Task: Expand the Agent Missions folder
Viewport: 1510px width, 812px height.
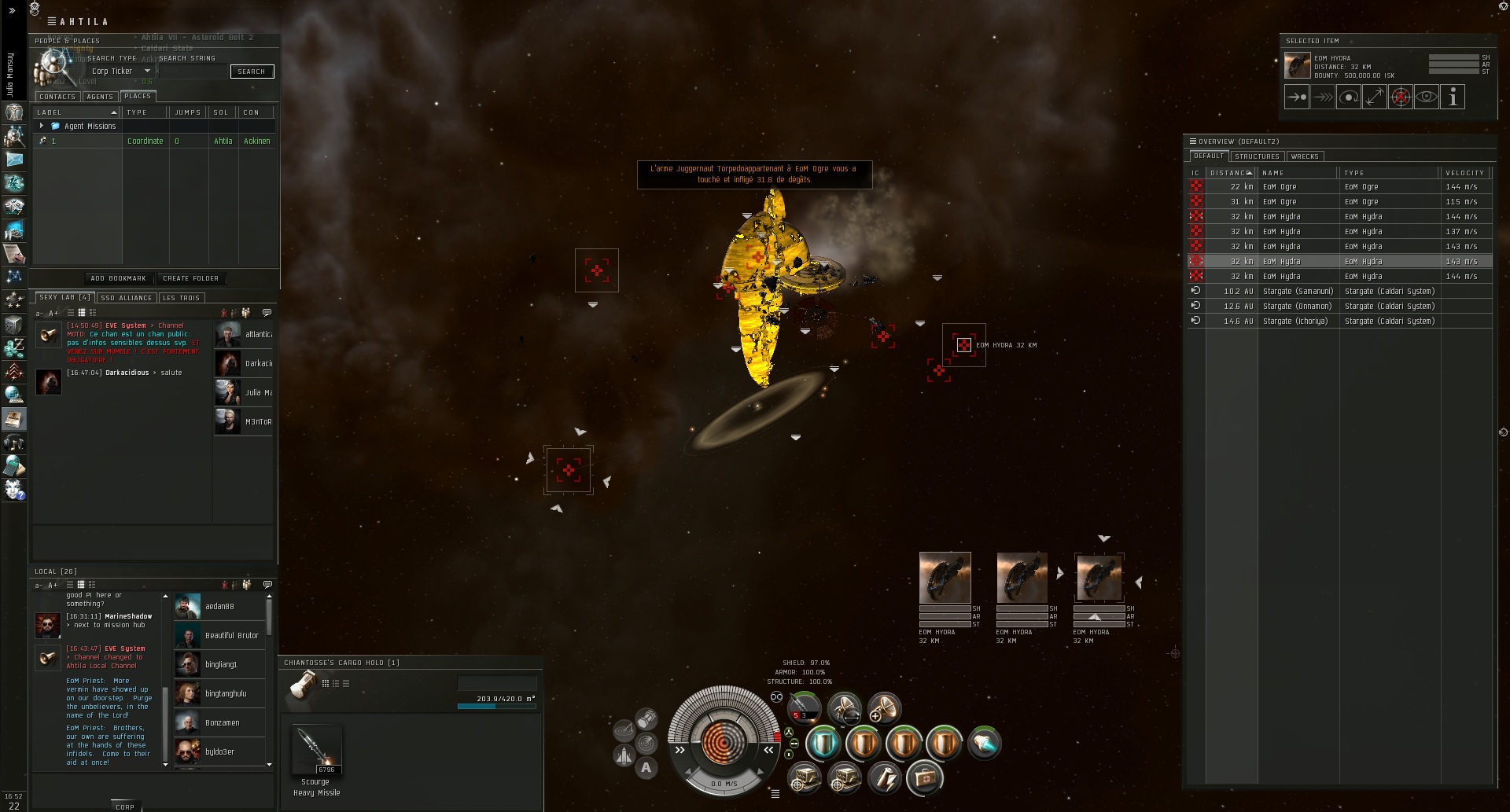Action: coord(42,126)
